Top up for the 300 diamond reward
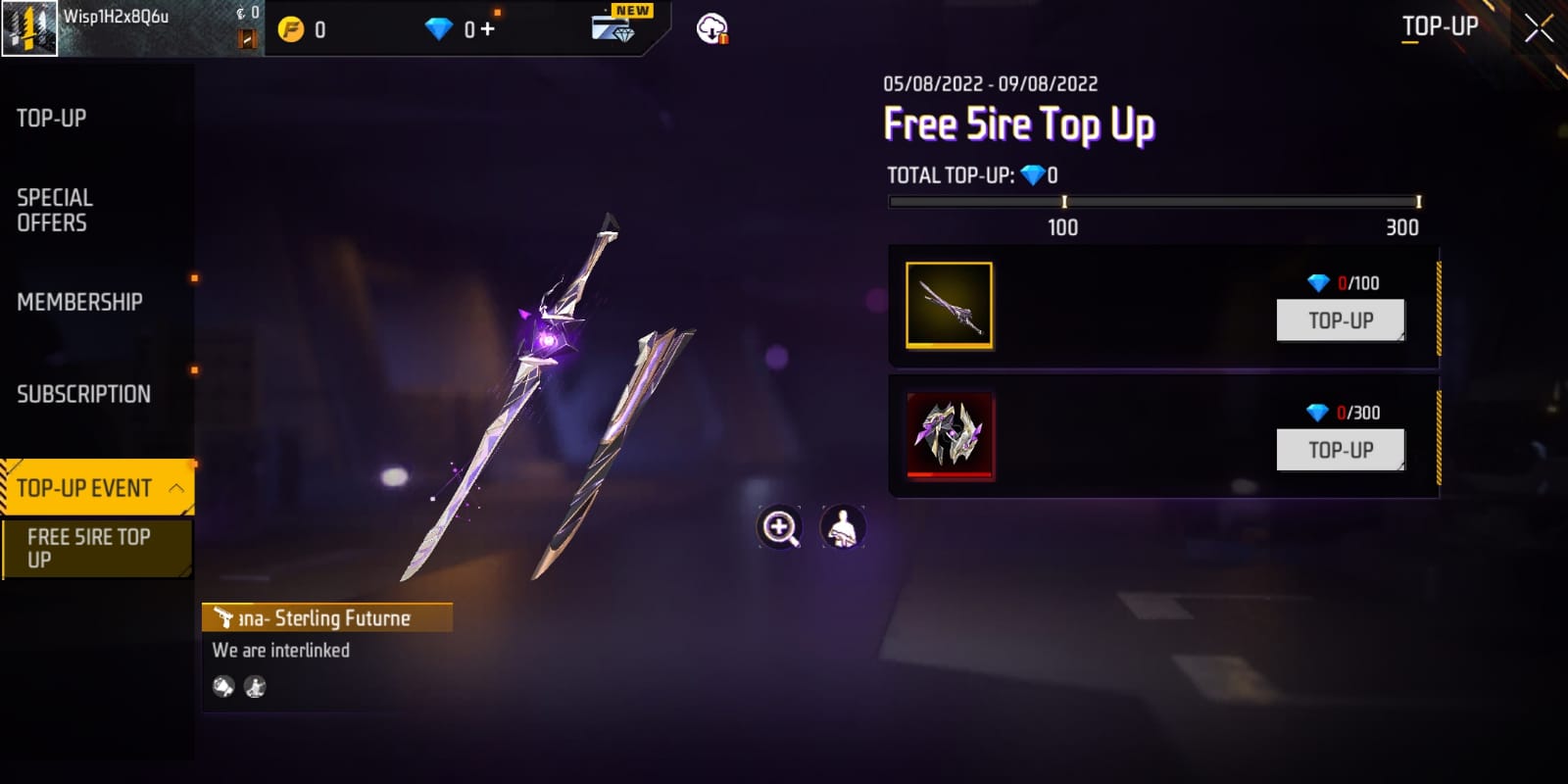 click(1340, 450)
